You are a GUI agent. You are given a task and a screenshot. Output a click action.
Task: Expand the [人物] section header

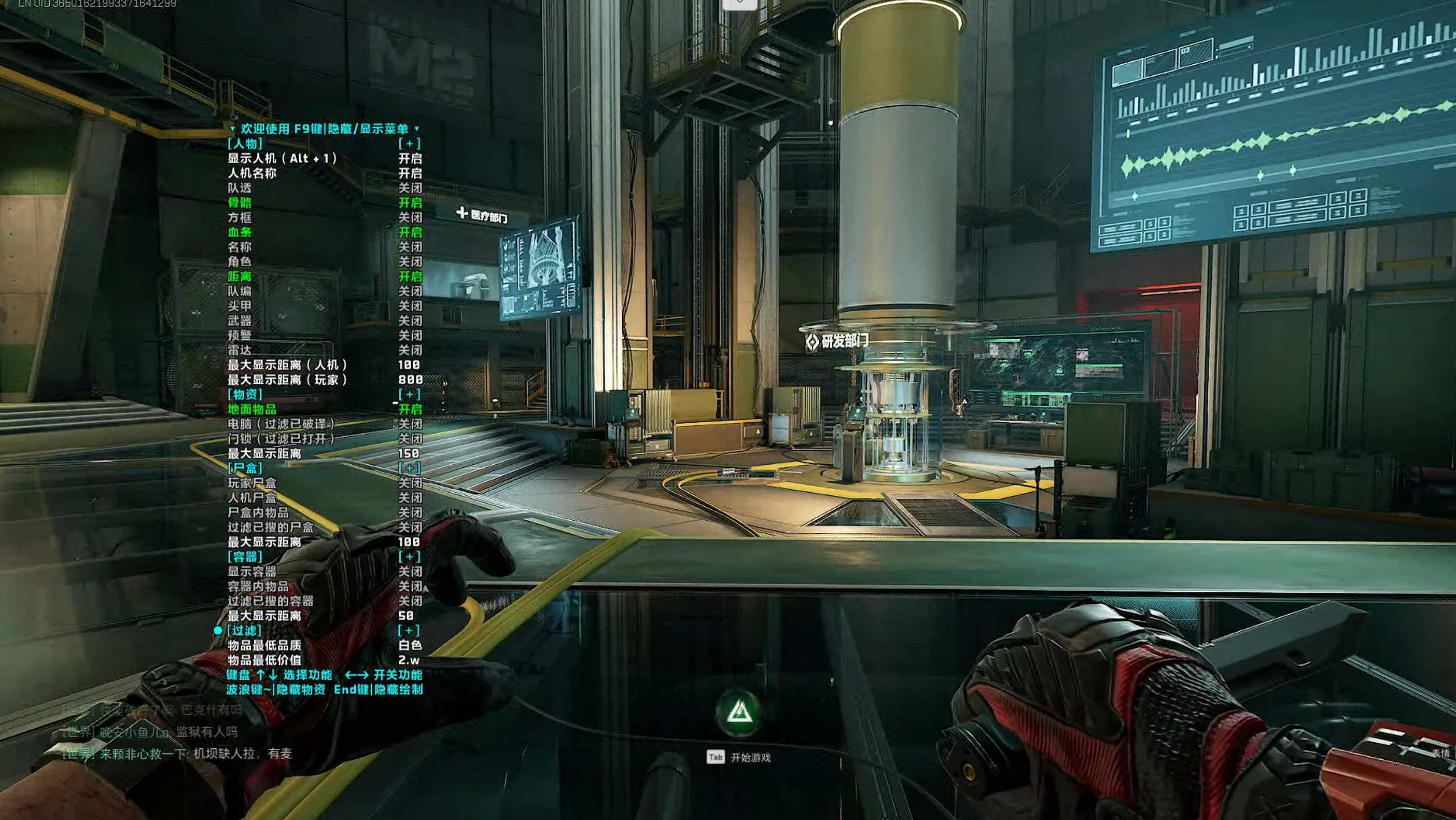(245, 144)
